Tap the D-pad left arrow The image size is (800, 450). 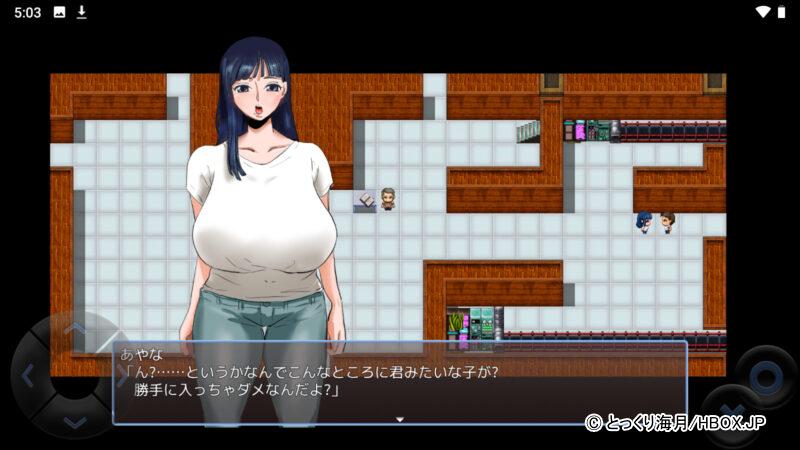click(28, 377)
